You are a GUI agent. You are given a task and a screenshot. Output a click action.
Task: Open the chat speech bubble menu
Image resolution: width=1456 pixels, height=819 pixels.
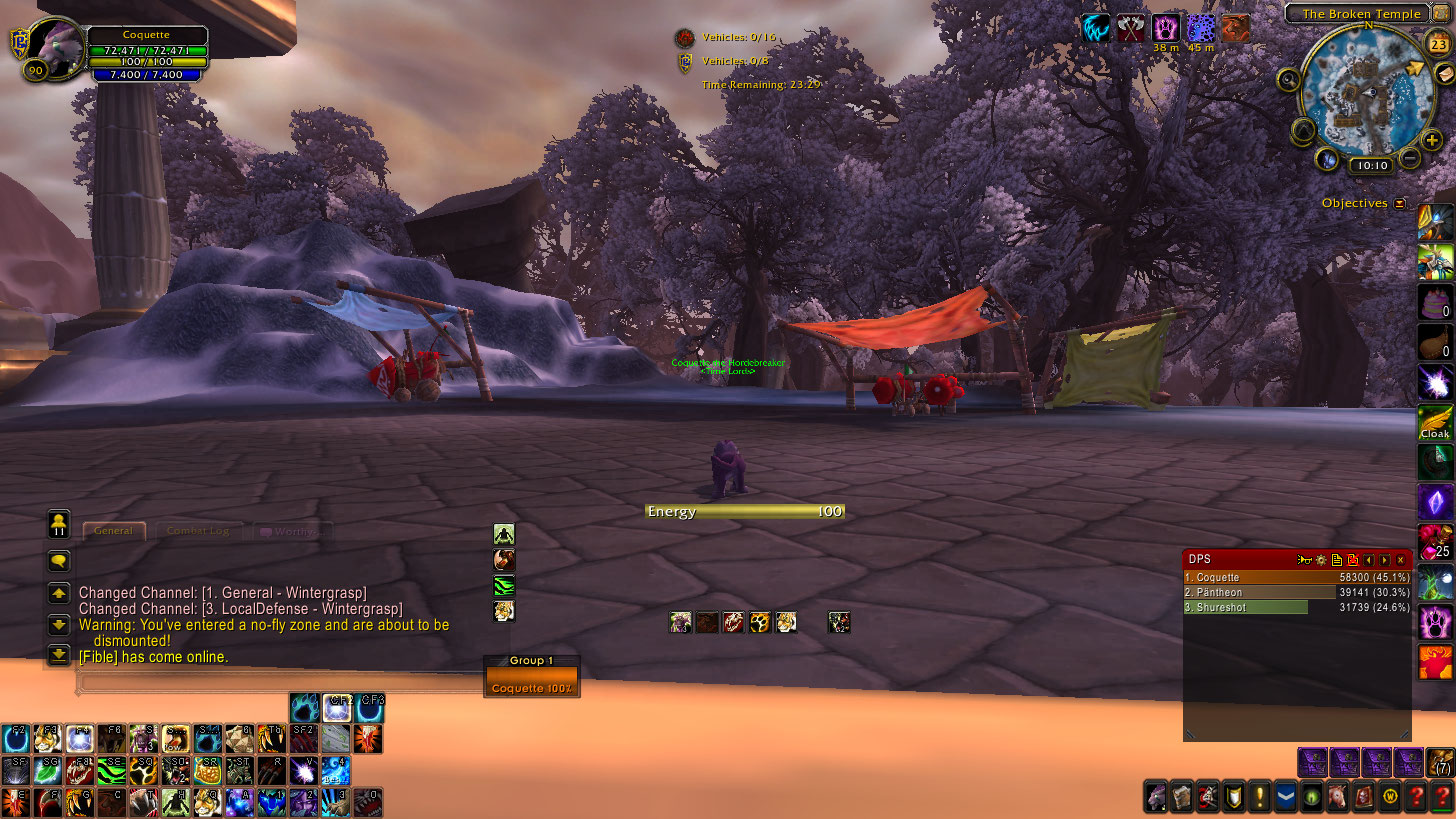click(x=58, y=561)
